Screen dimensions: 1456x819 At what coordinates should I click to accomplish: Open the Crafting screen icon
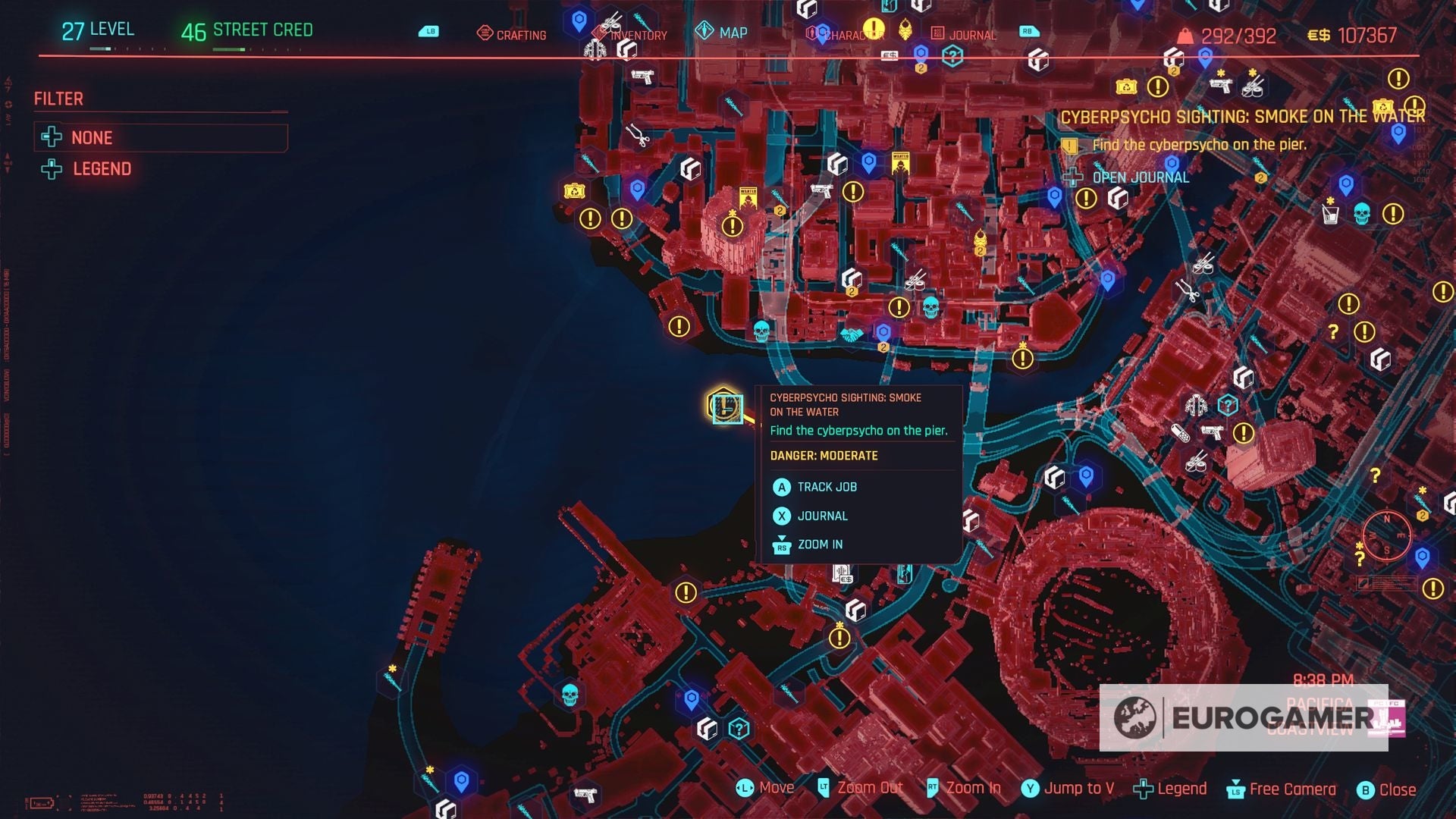[484, 34]
